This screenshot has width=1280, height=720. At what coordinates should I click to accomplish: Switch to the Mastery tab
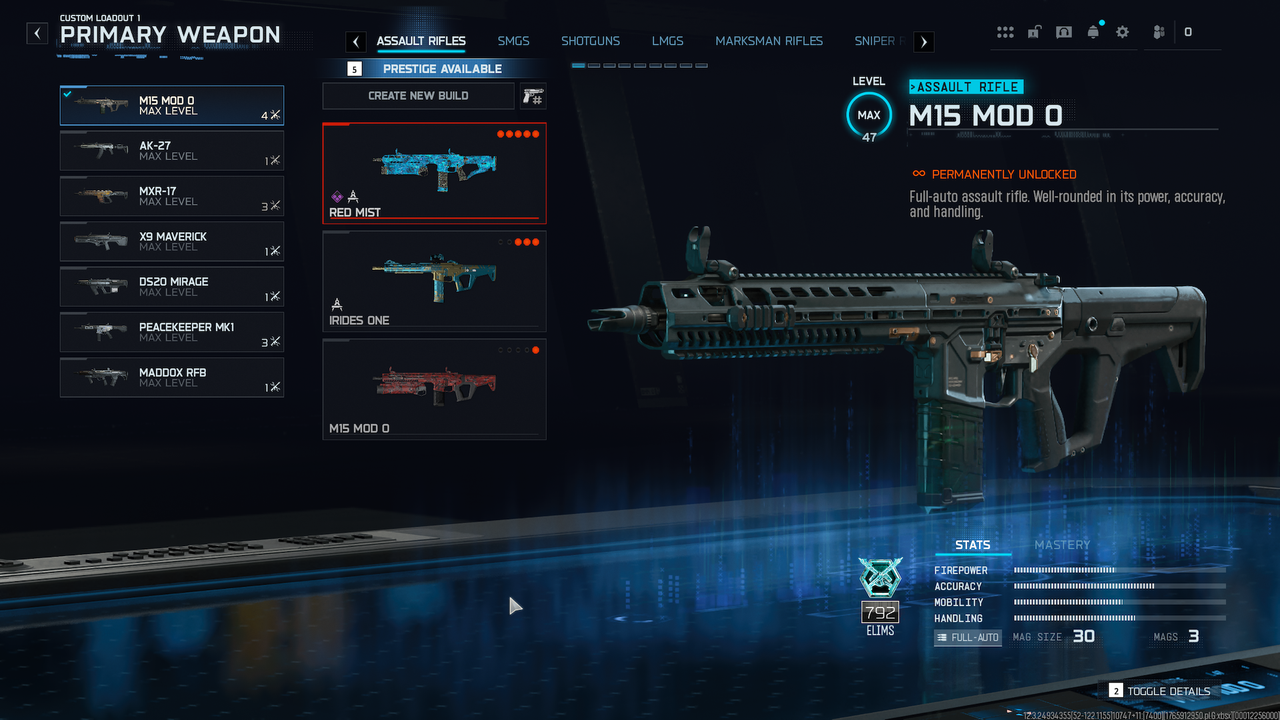point(1062,545)
